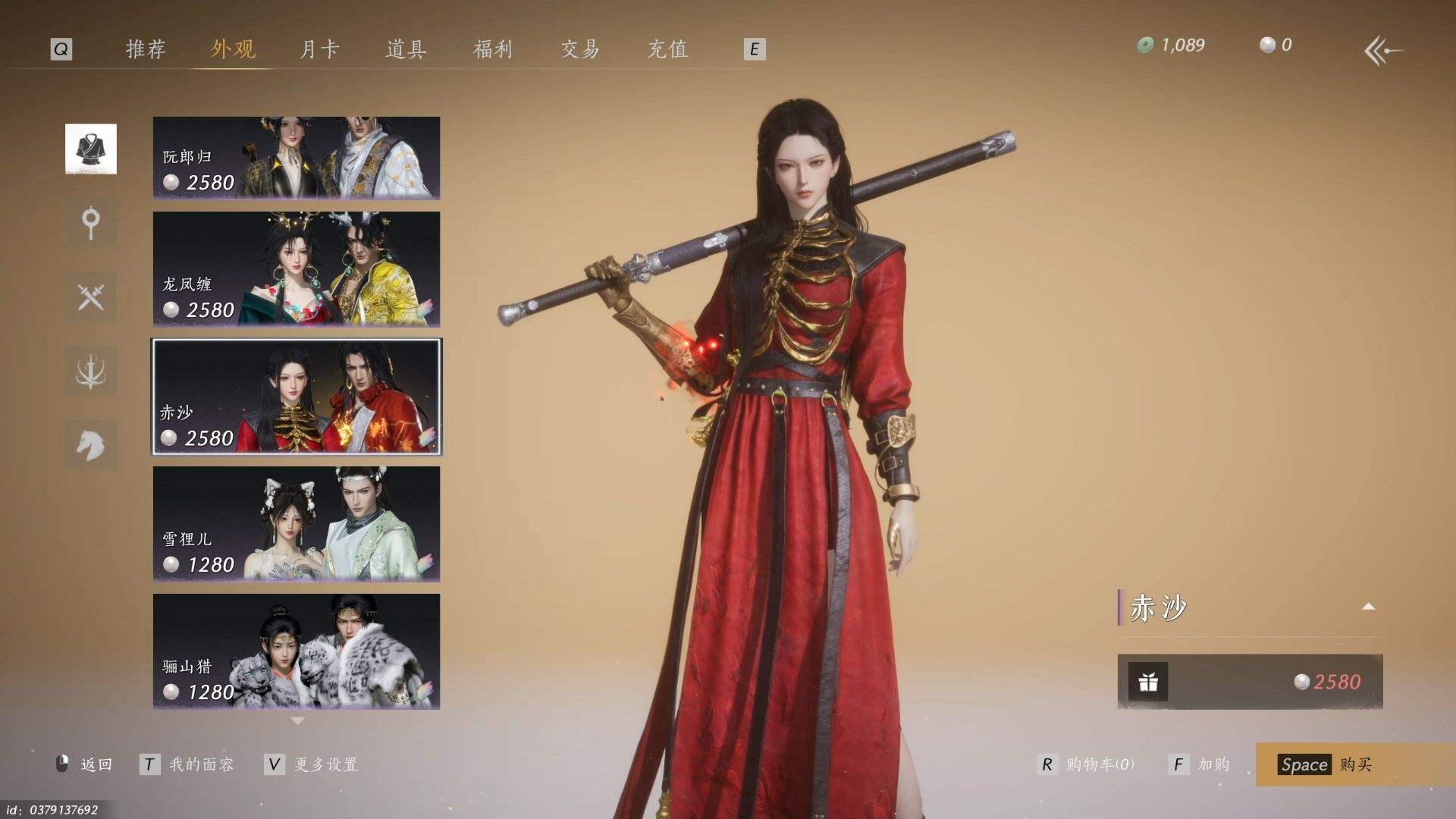Go to the 福利 tab
This screenshot has width=1456, height=819.
tap(493, 49)
